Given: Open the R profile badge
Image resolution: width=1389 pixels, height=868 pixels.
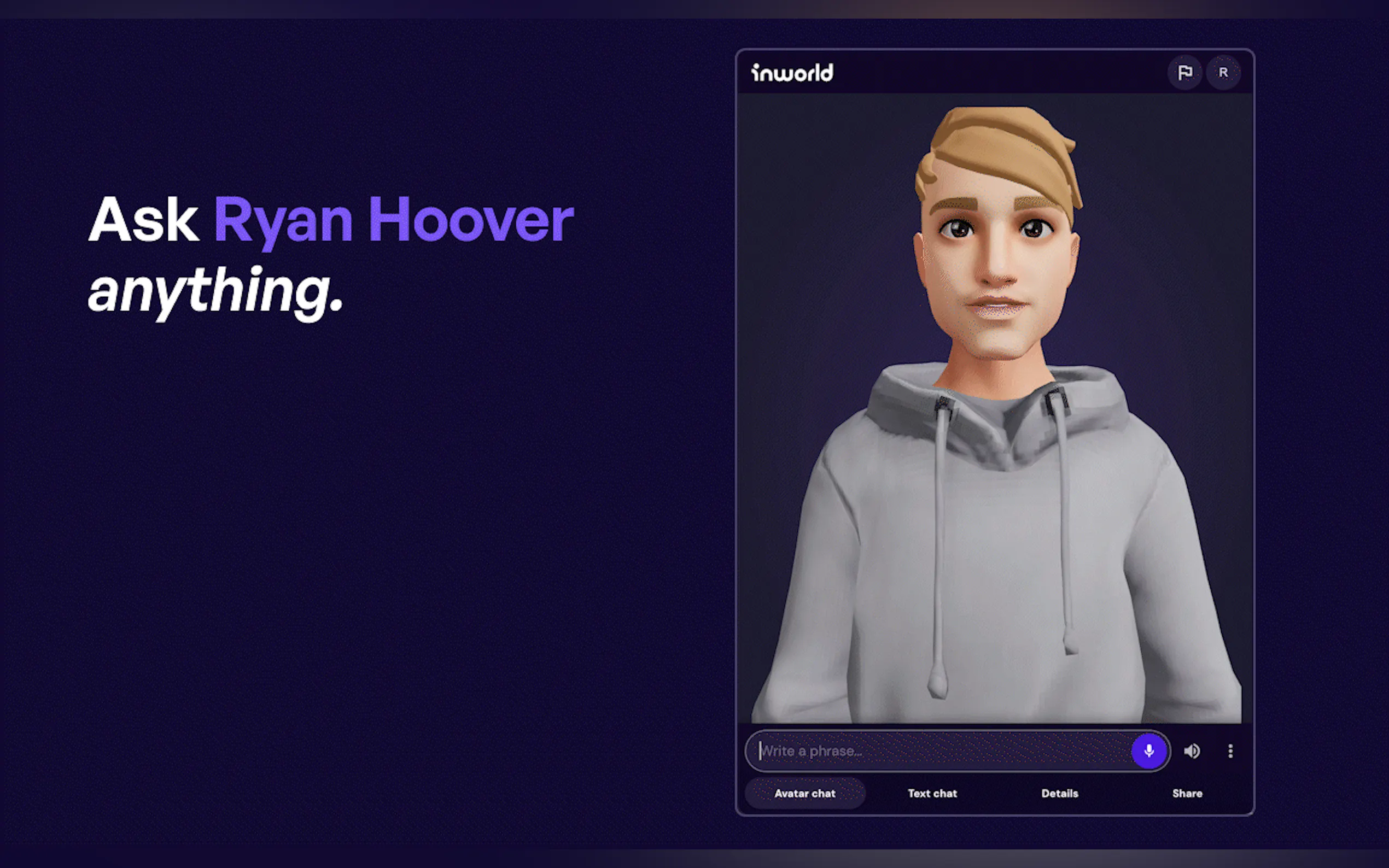Looking at the screenshot, I should coord(1224,72).
